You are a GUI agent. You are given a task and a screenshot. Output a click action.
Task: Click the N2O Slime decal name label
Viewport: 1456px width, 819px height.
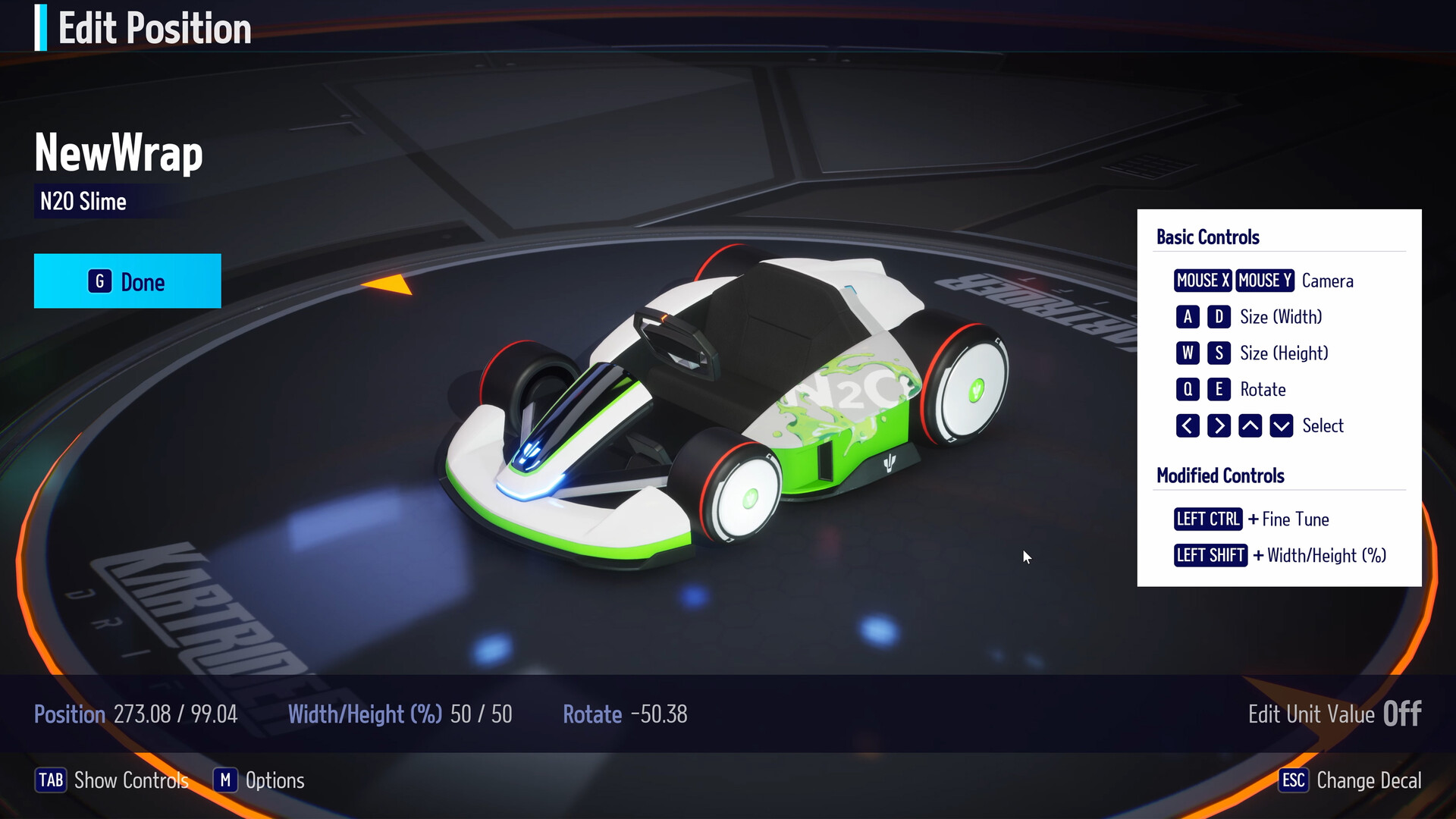83,201
